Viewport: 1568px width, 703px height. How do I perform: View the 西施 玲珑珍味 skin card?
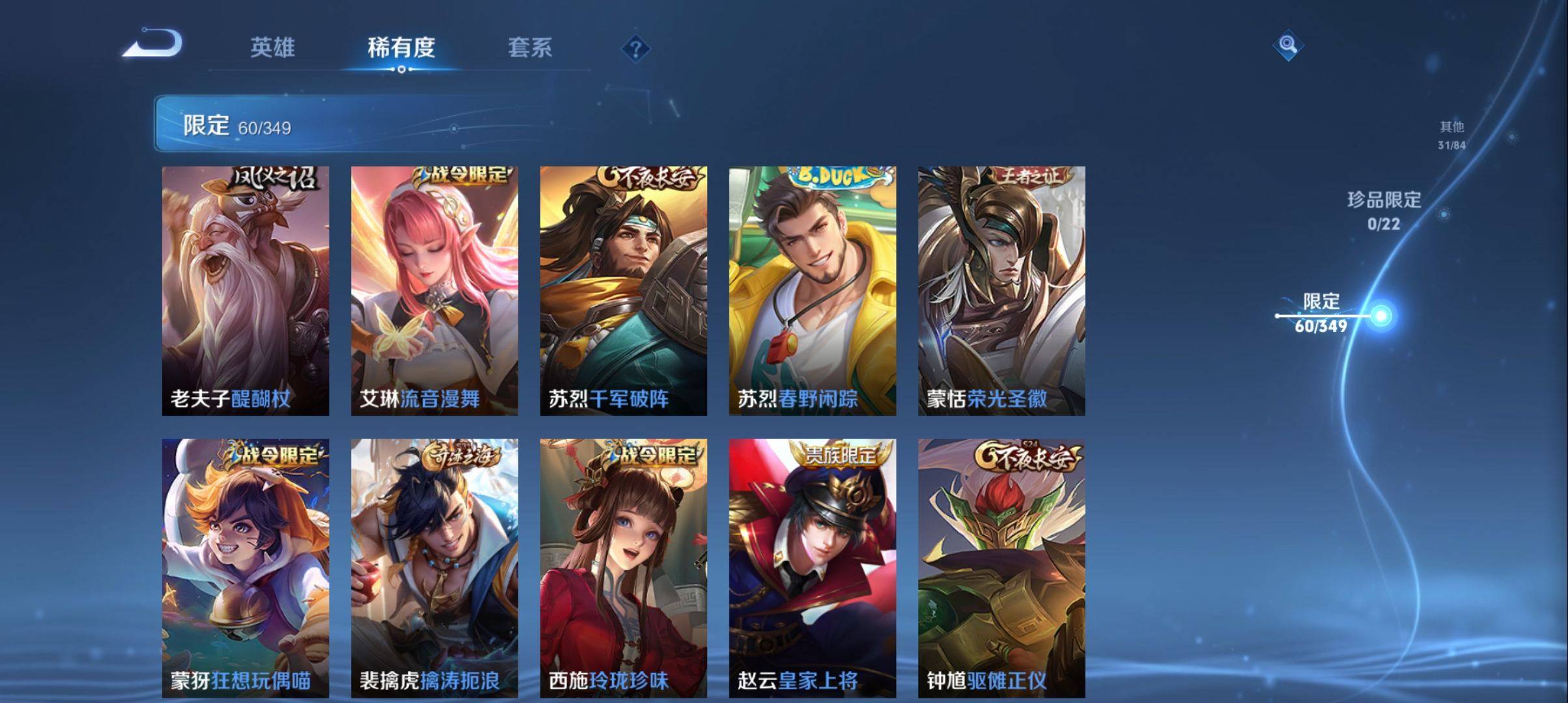[623, 567]
